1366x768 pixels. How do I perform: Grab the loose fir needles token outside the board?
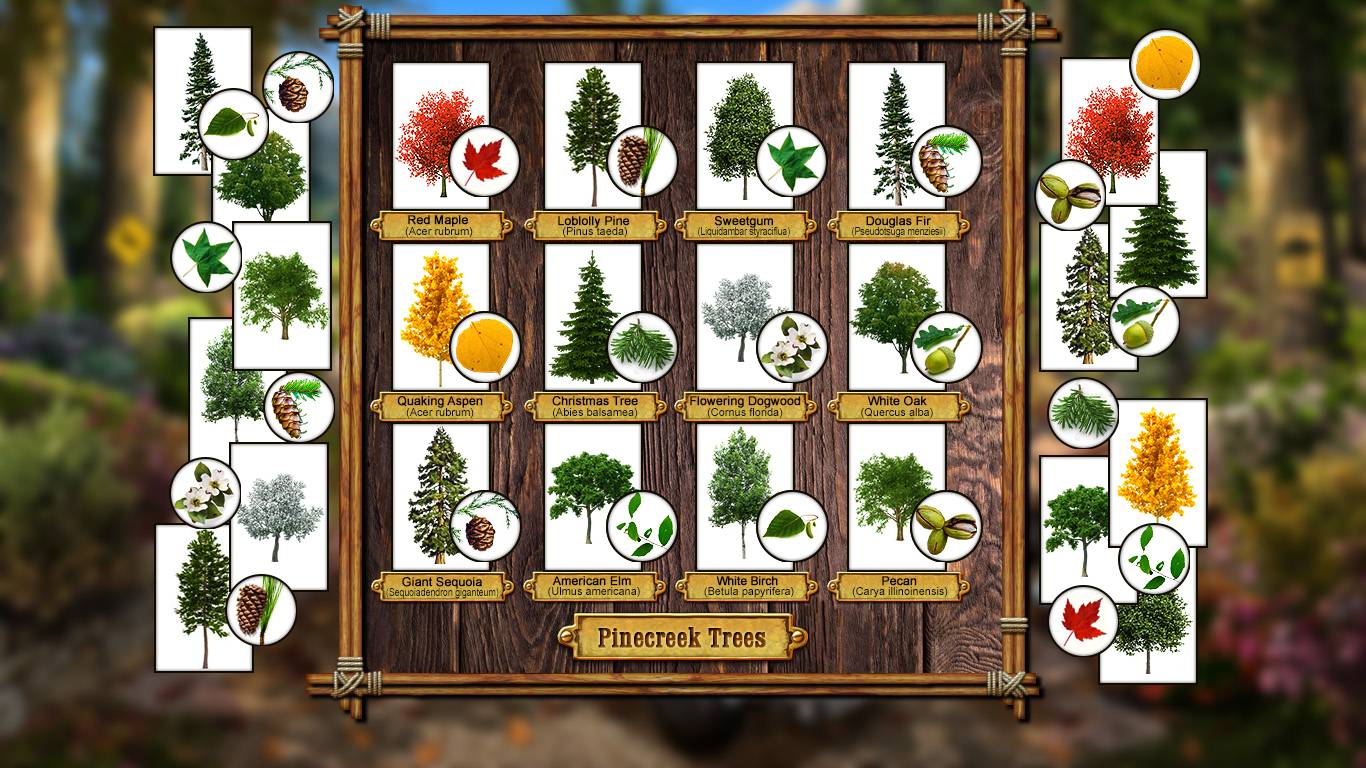[1083, 413]
